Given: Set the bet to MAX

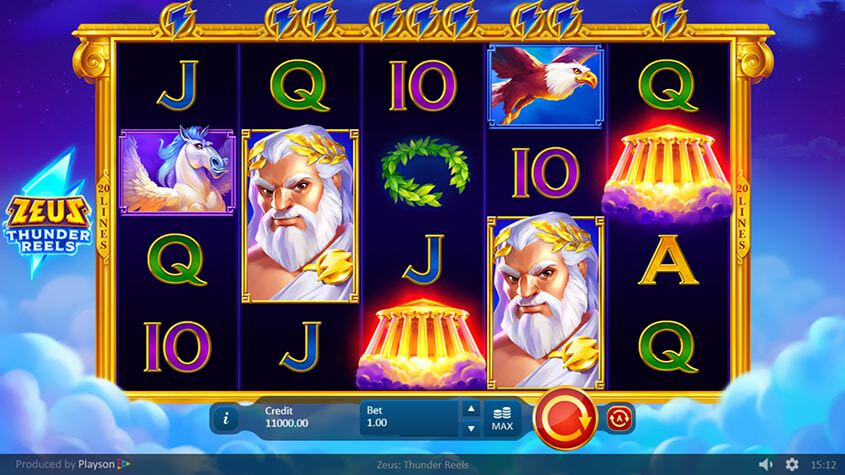Looking at the screenshot, I should click(x=502, y=418).
